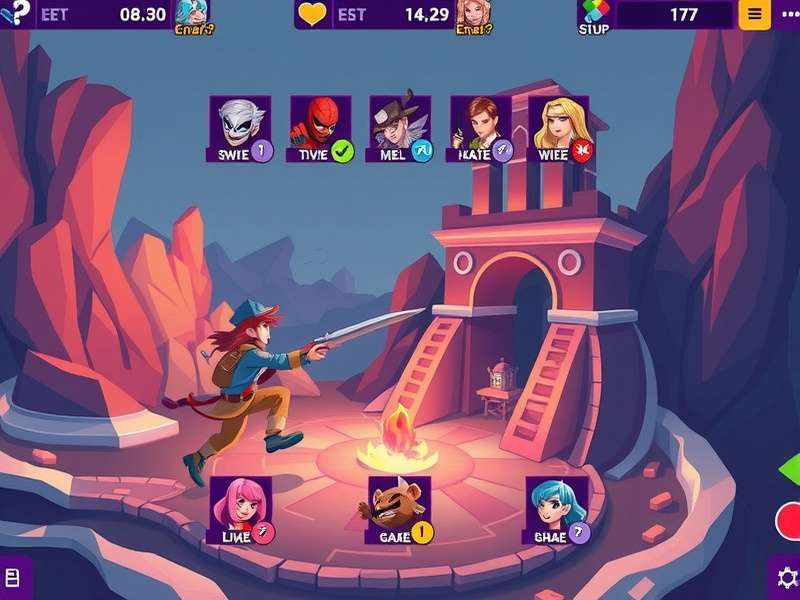
Task: Click the red circle button
Action: coord(789,521)
